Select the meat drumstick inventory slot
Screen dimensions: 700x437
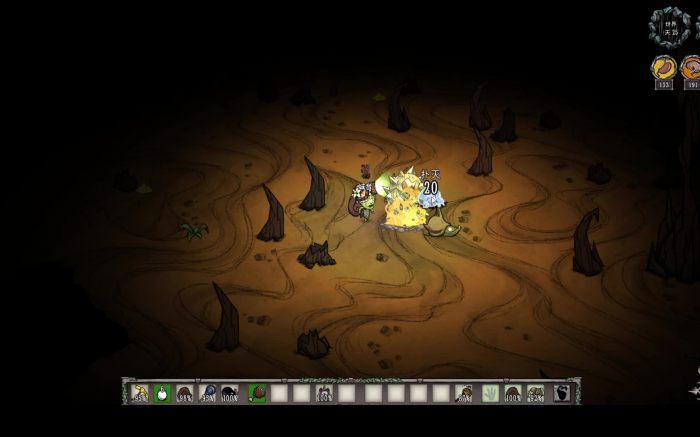256,393
